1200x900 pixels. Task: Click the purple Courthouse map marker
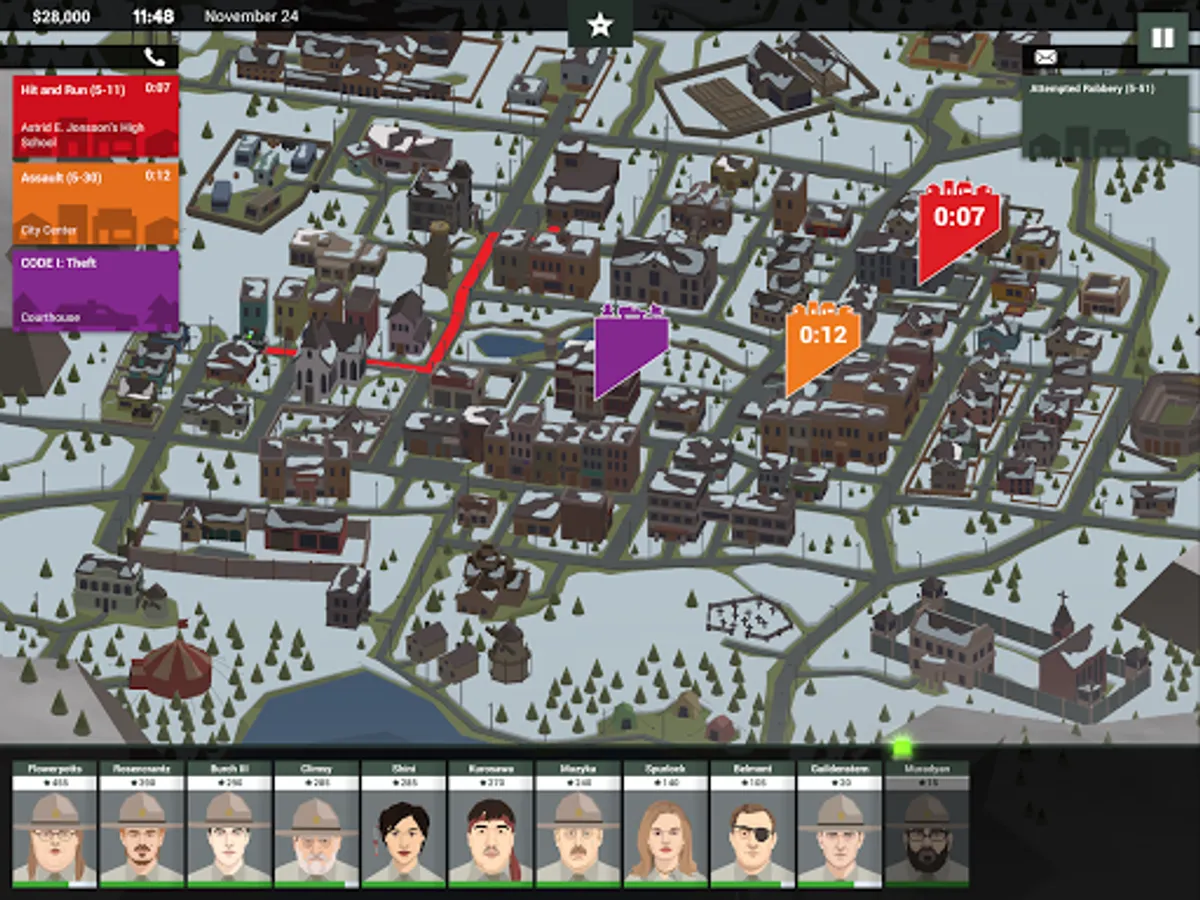pyautogui.click(x=630, y=345)
